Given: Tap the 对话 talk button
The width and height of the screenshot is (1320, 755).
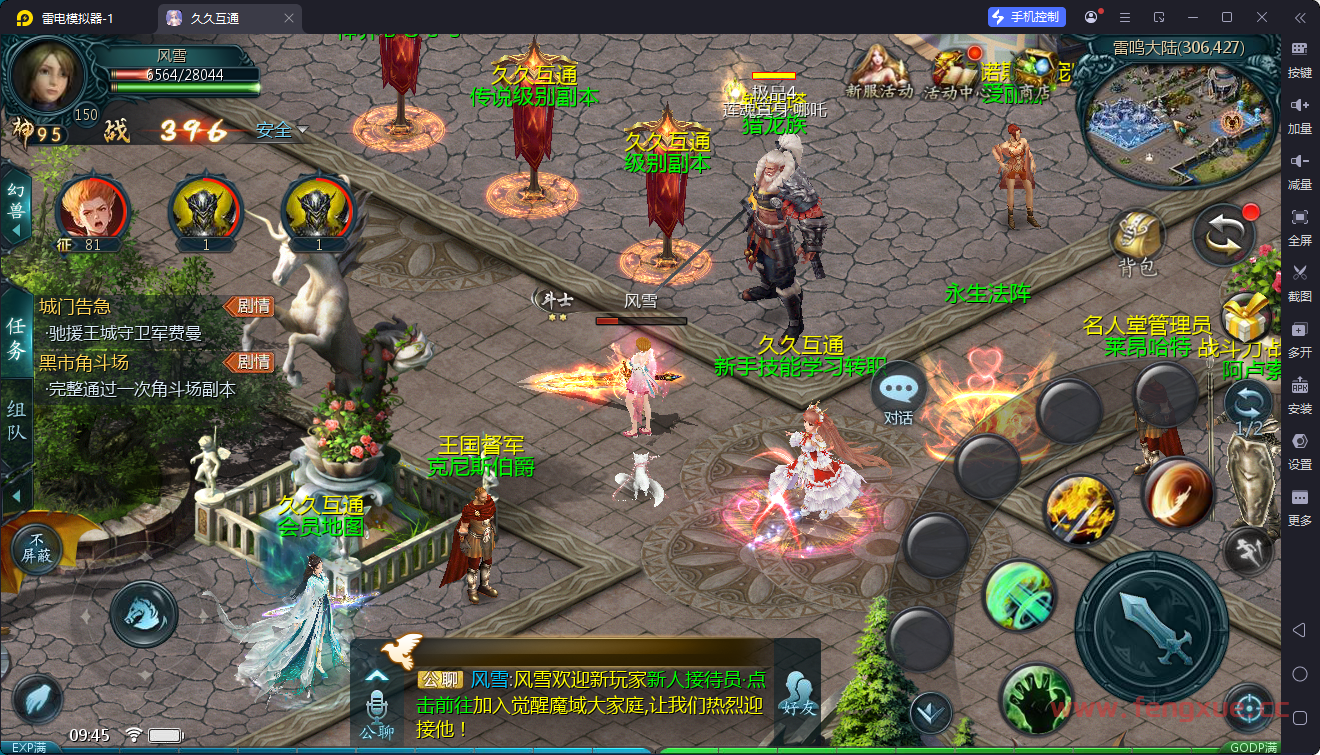Looking at the screenshot, I should pyautogui.click(x=898, y=394).
